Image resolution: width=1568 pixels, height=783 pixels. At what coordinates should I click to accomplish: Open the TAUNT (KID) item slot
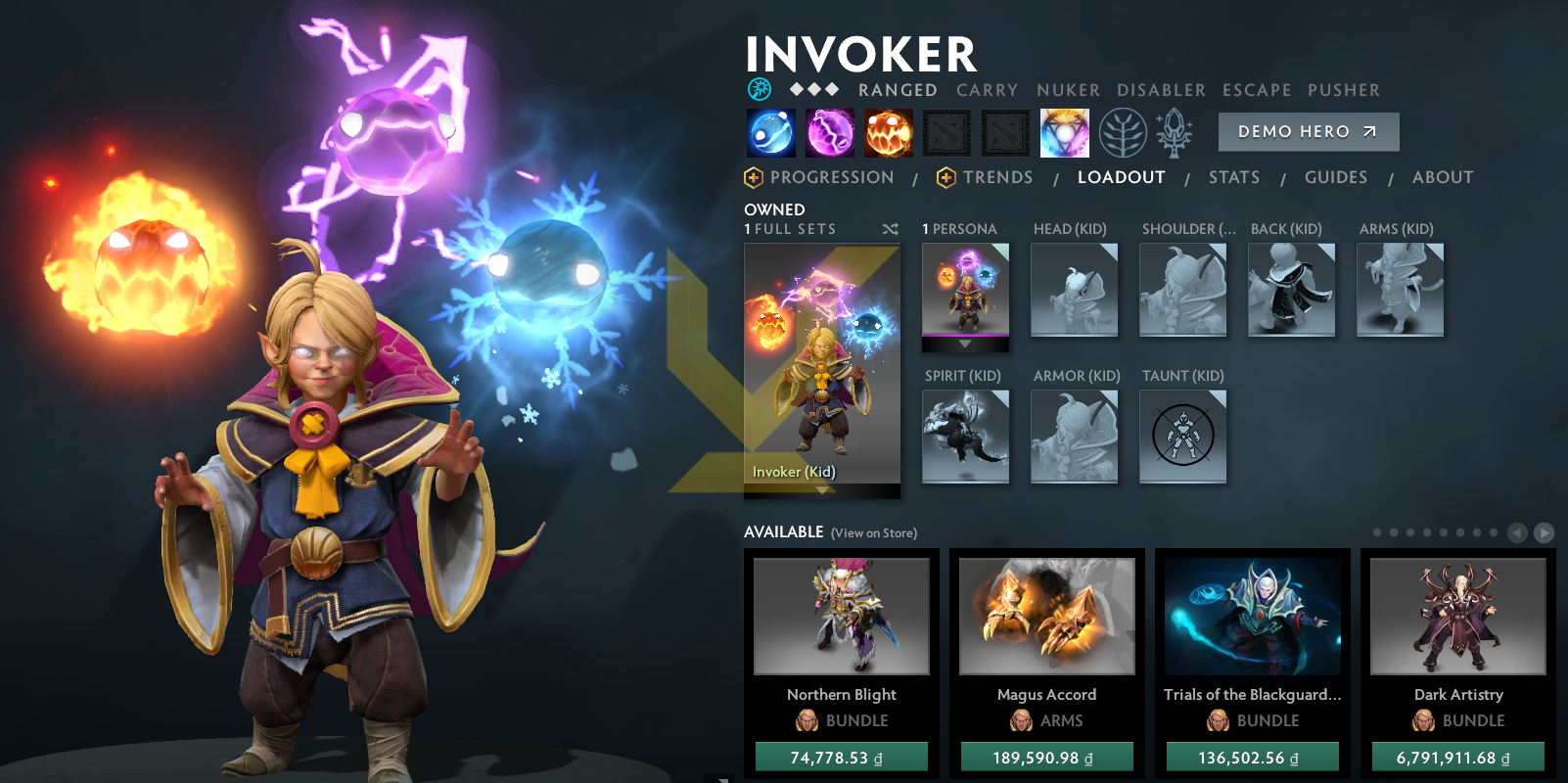pos(1182,436)
